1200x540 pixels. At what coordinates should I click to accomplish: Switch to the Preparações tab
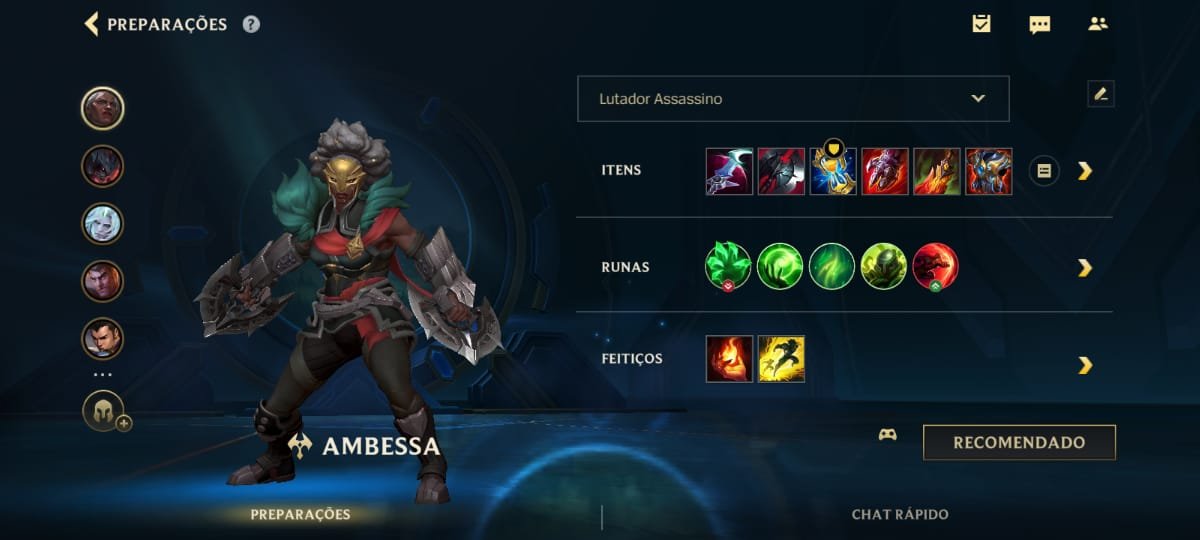pos(300,514)
